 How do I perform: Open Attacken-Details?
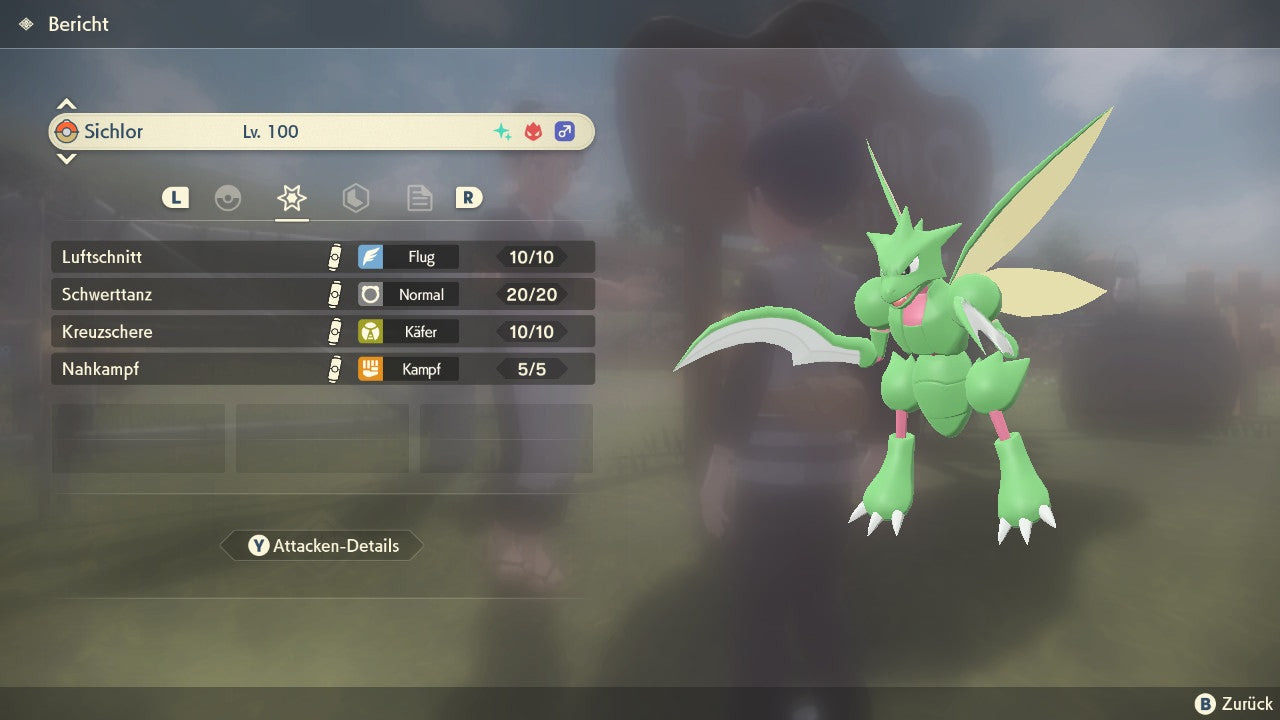pos(322,546)
